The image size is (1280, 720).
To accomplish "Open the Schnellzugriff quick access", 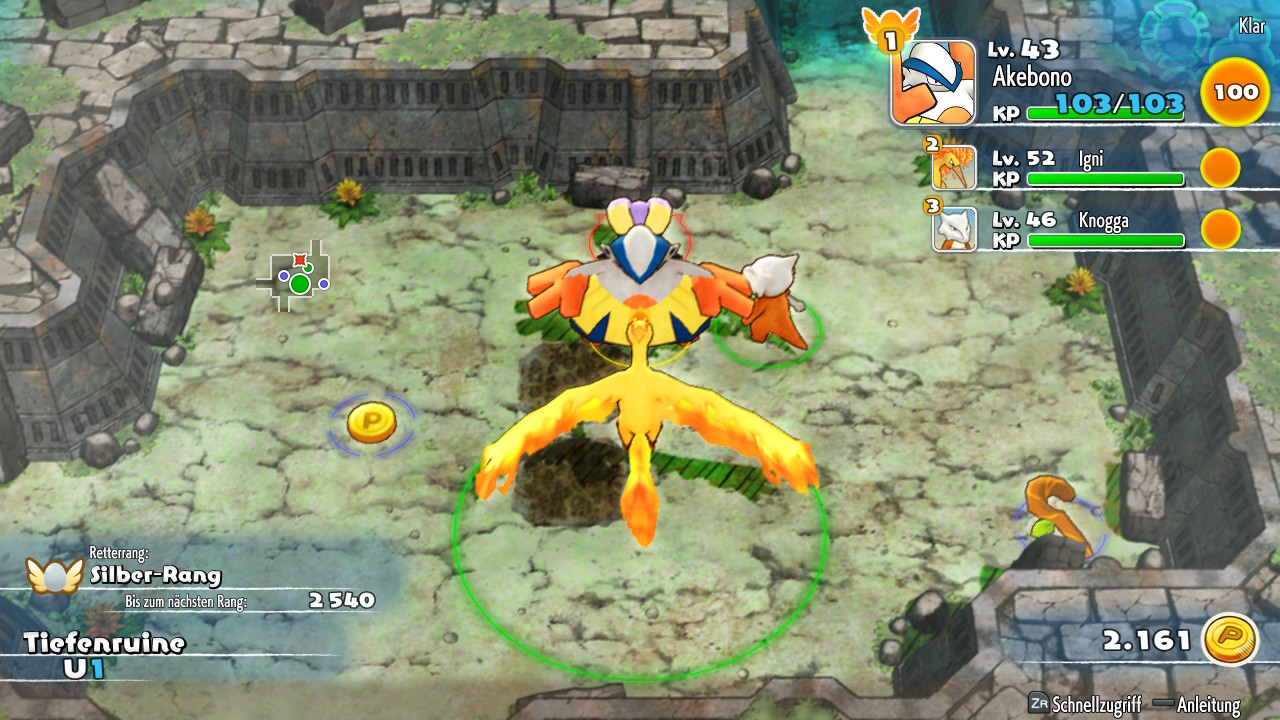I will coord(1085,705).
